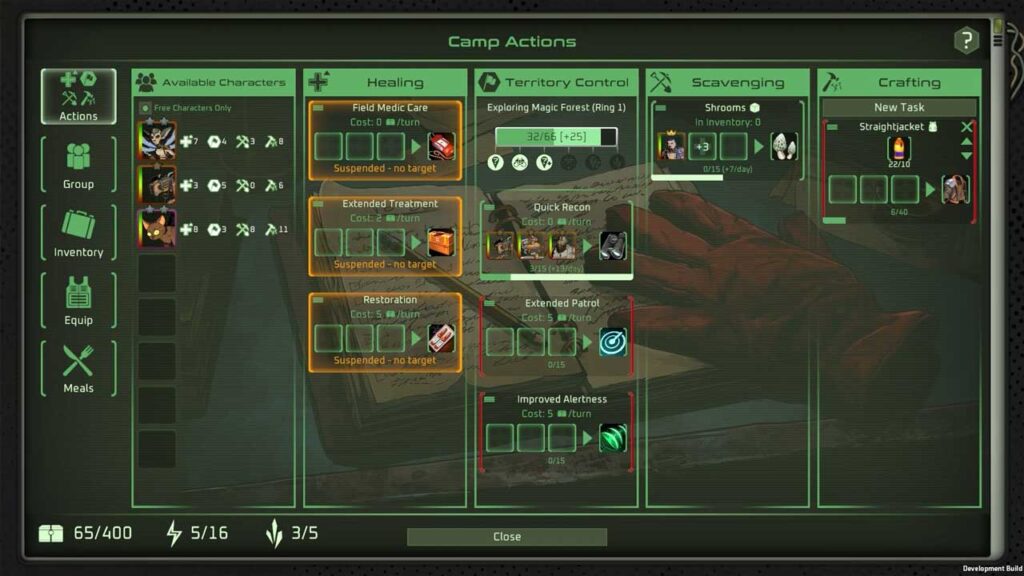Show the Meals tab
The height and width of the screenshot is (576, 1024).
pos(78,369)
